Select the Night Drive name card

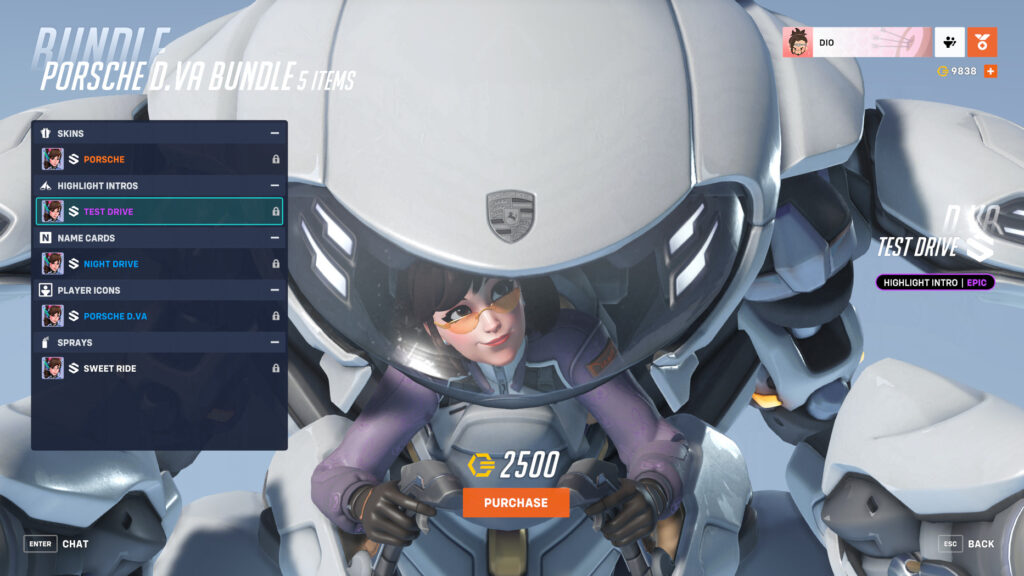coord(160,264)
